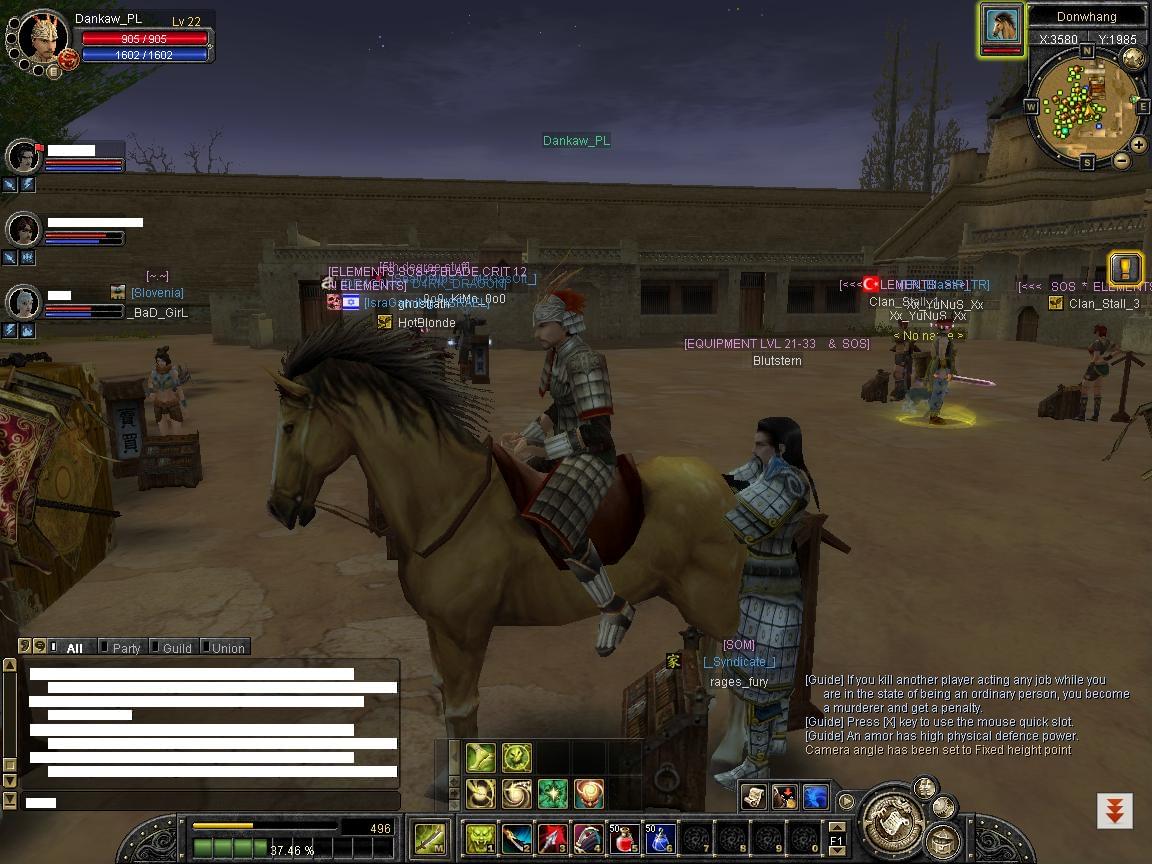Click the chat message input field

coord(210,802)
